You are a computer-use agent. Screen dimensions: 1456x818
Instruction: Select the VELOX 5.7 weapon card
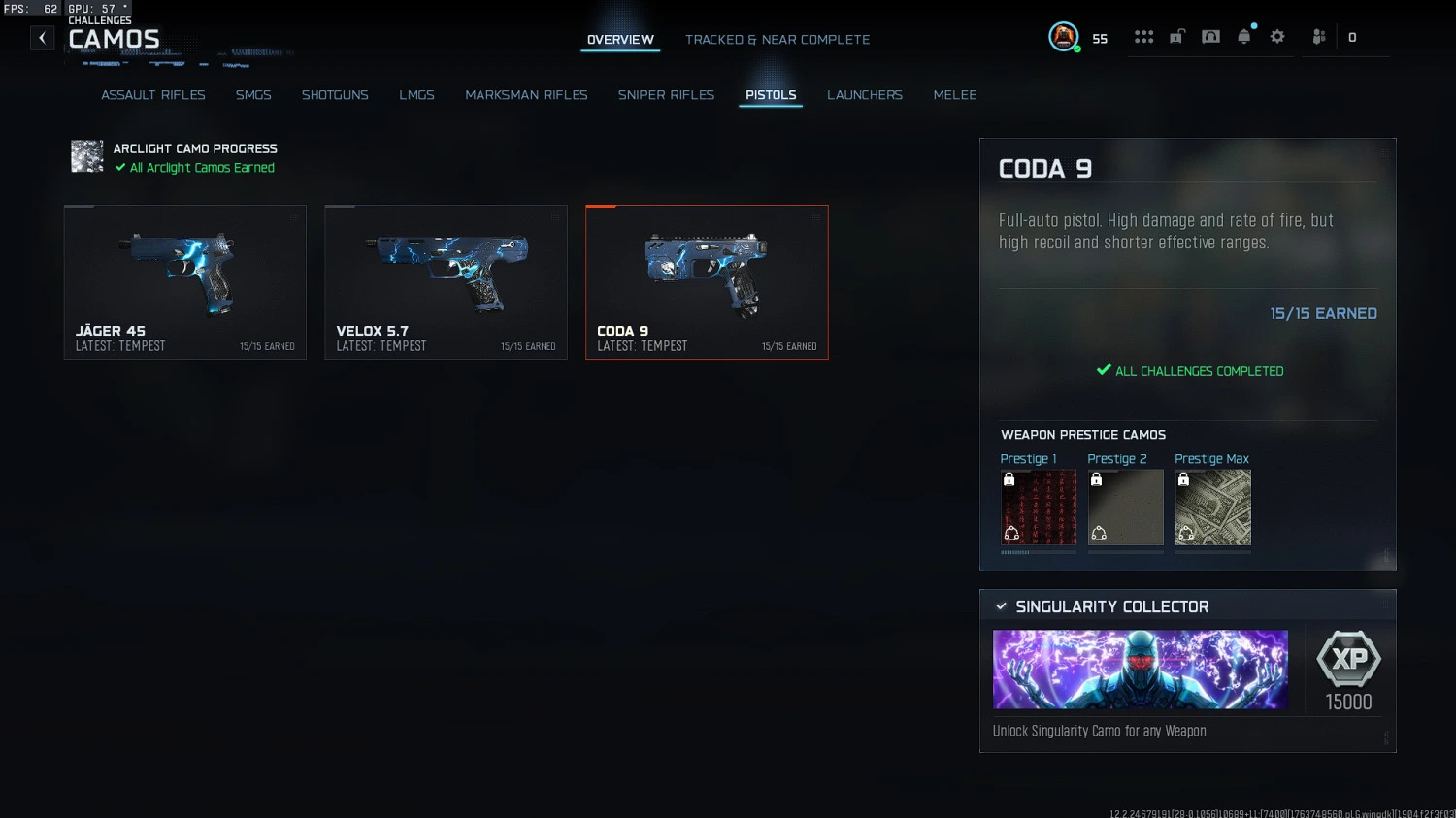(x=446, y=282)
